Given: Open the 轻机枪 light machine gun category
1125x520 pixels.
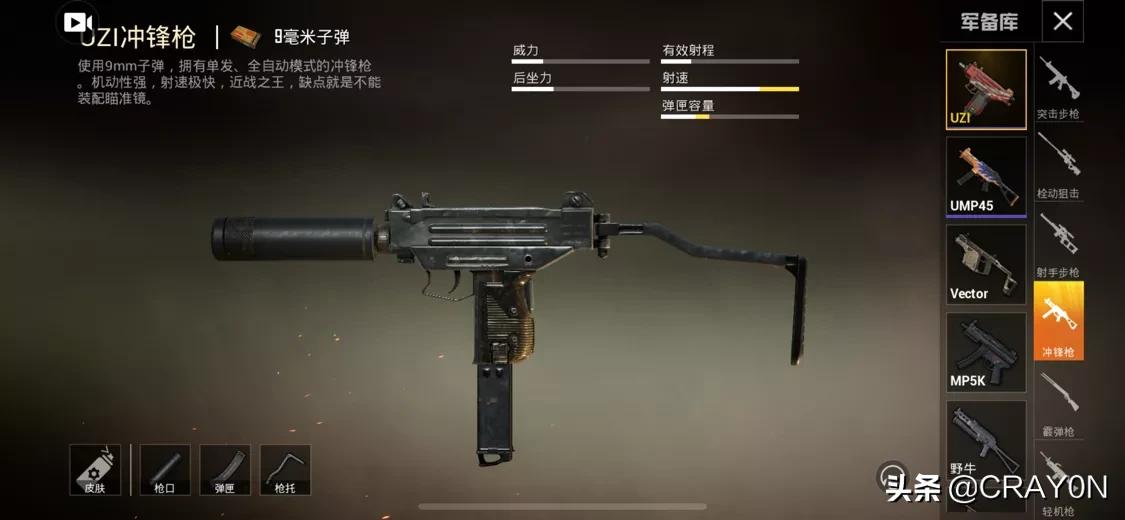Looking at the screenshot, I should [1058, 482].
